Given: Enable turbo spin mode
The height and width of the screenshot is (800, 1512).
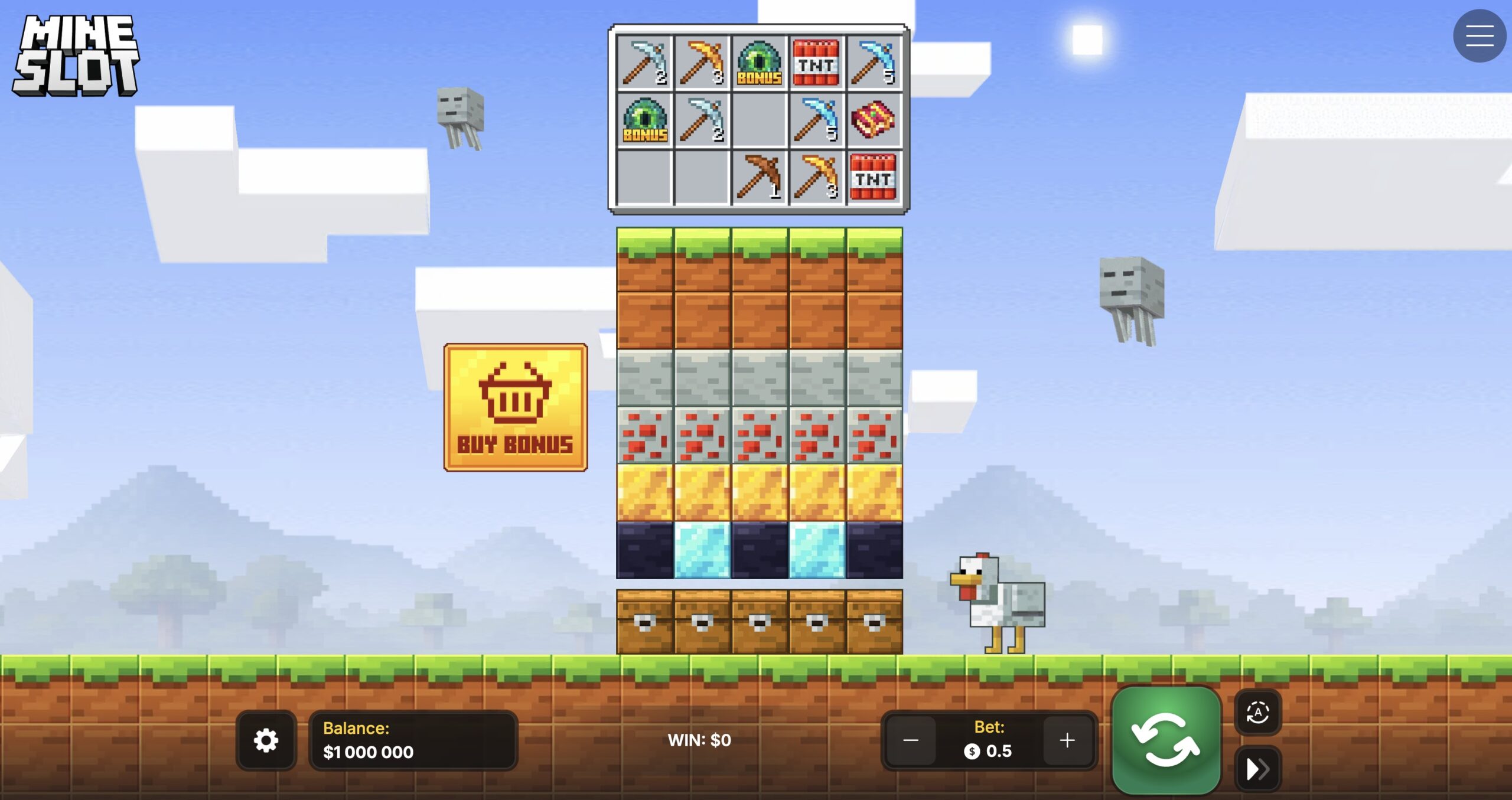Looking at the screenshot, I should [x=1259, y=768].
